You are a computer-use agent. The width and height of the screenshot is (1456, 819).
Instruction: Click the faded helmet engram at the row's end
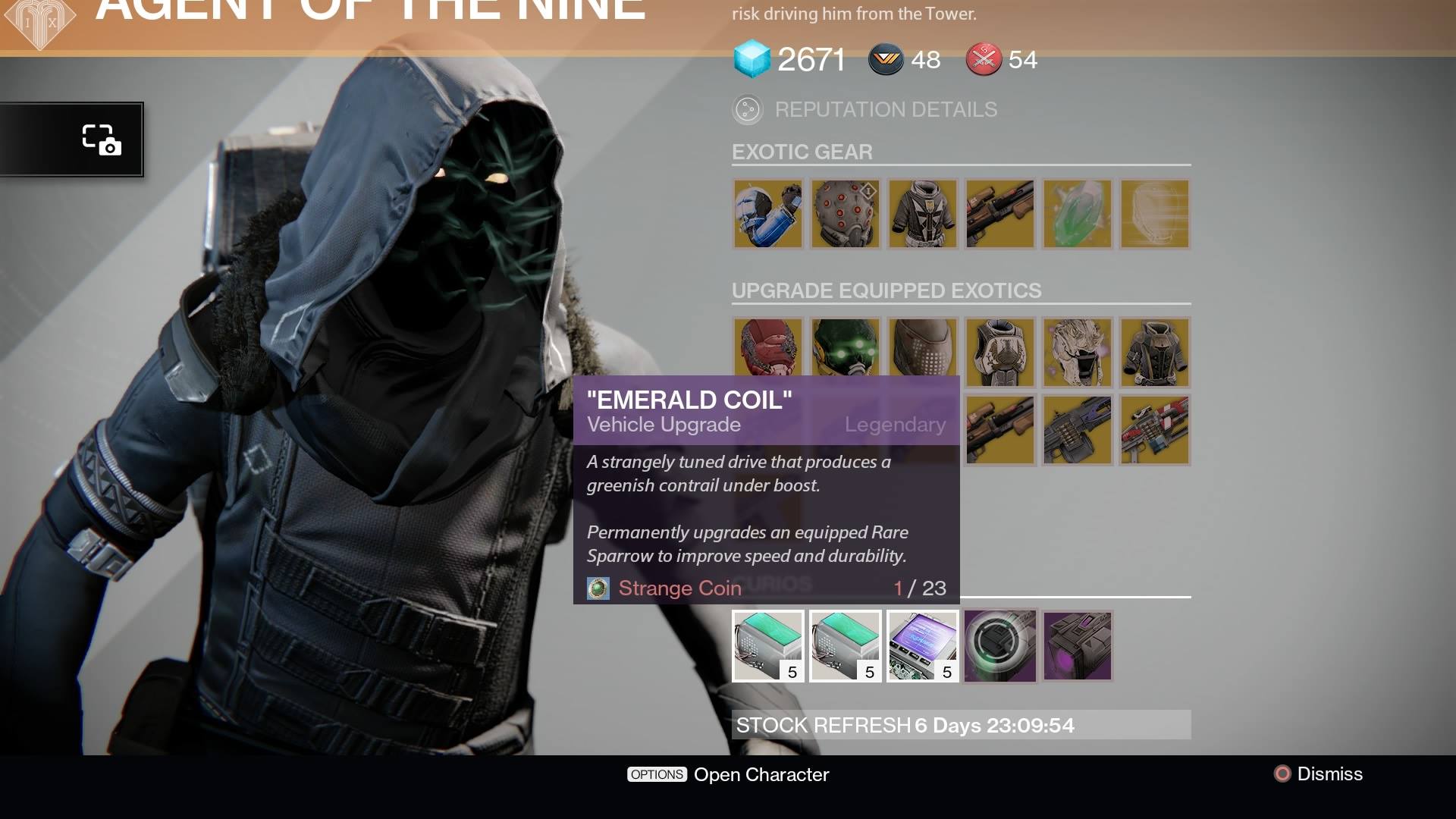click(x=1154, y=215)
